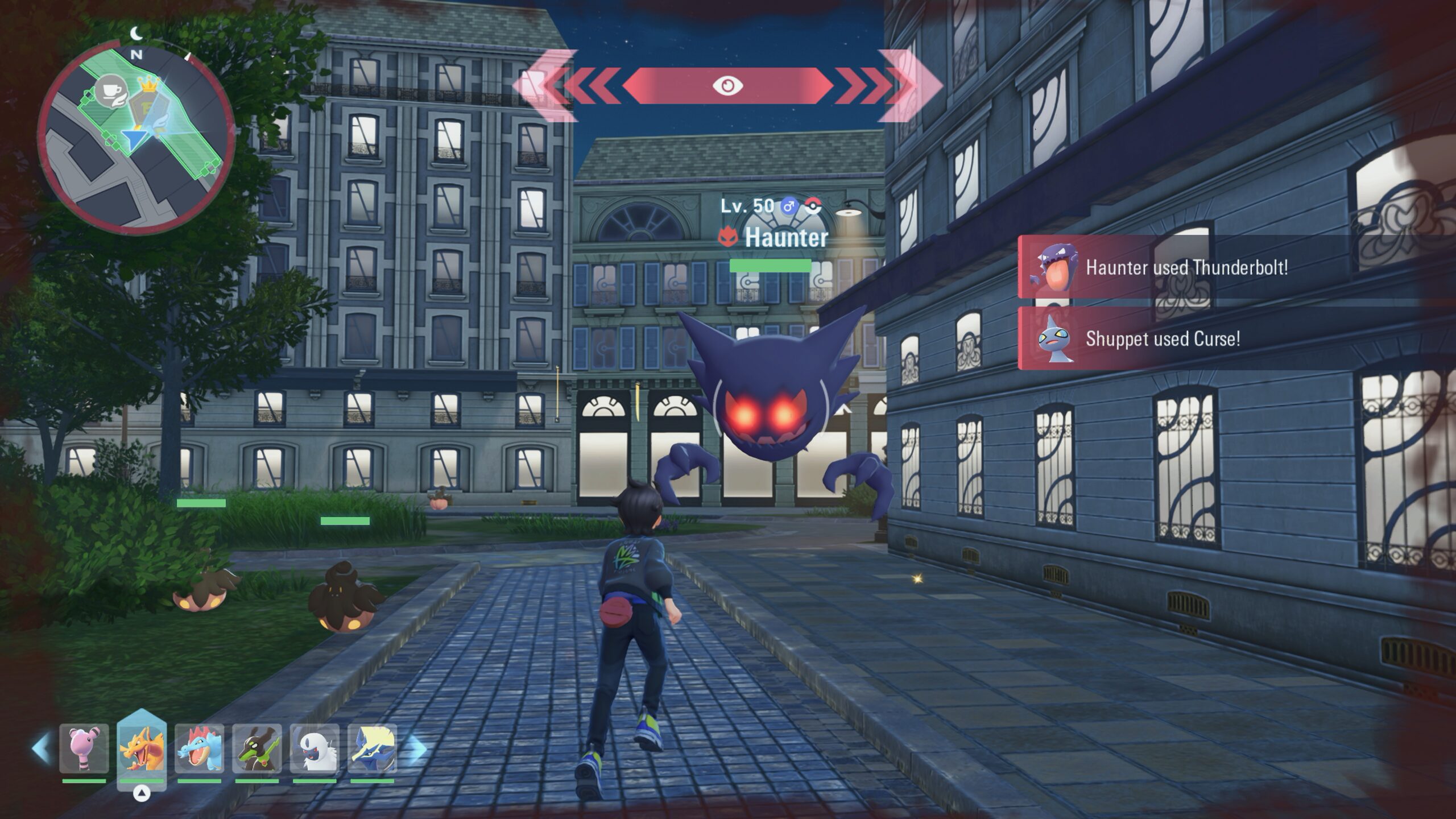The height and width of the screenshot is (819, 1456).
Task: Open the Haunter used Thunderbolt log entry
Action: point(1186,267)
